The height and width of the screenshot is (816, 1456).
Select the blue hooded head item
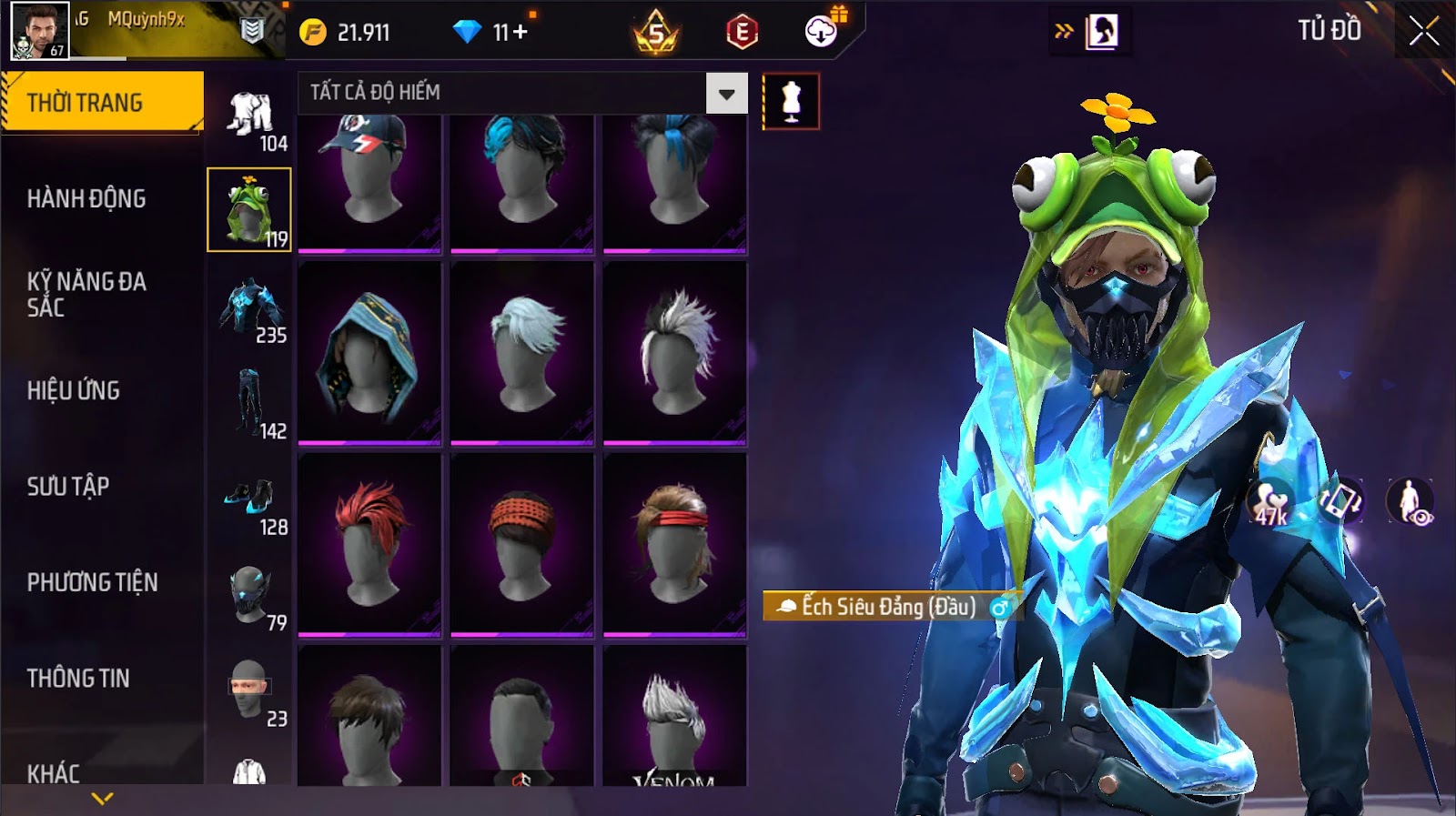[x=369, y=353]
